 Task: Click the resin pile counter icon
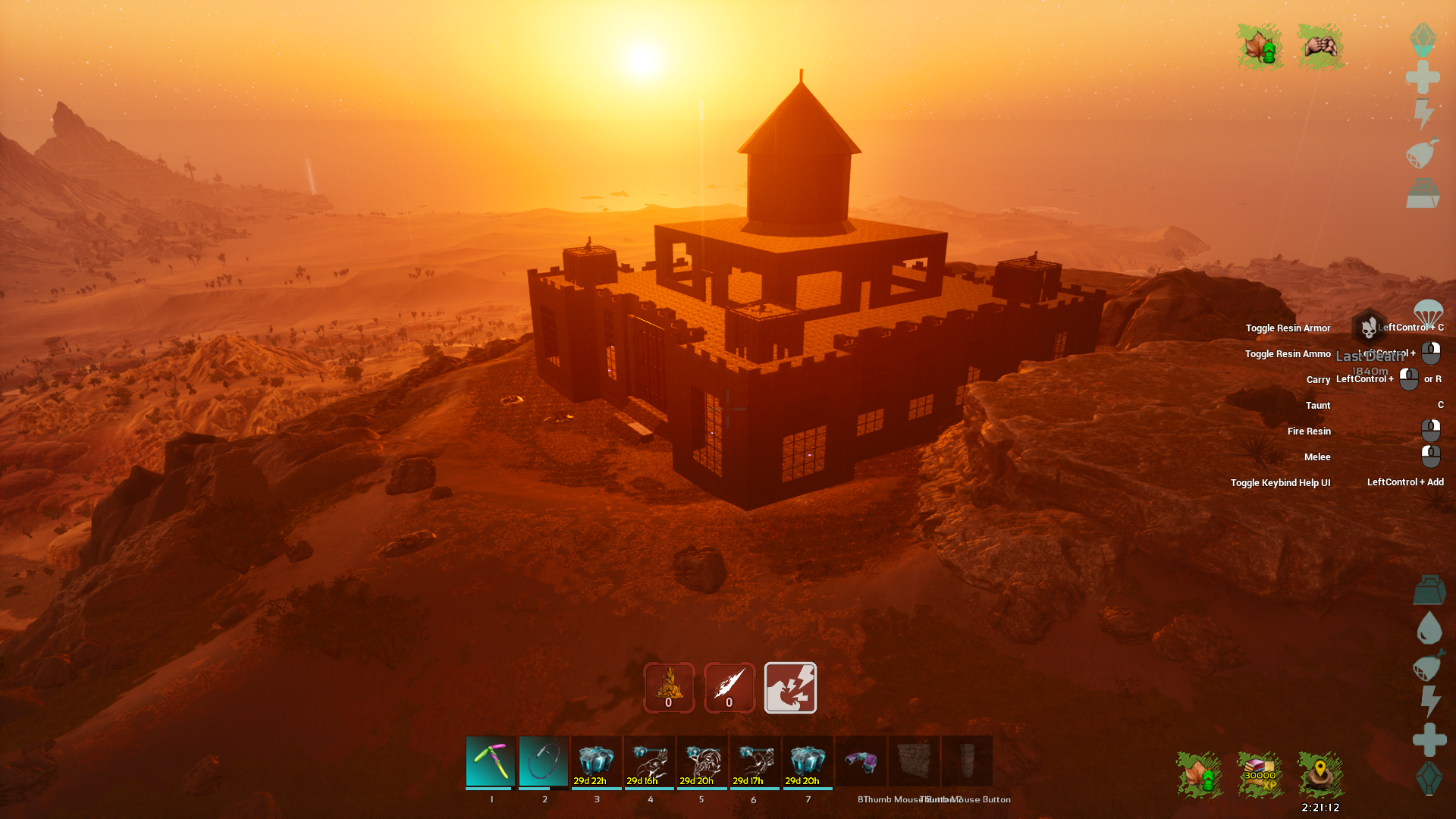point(669,688)
